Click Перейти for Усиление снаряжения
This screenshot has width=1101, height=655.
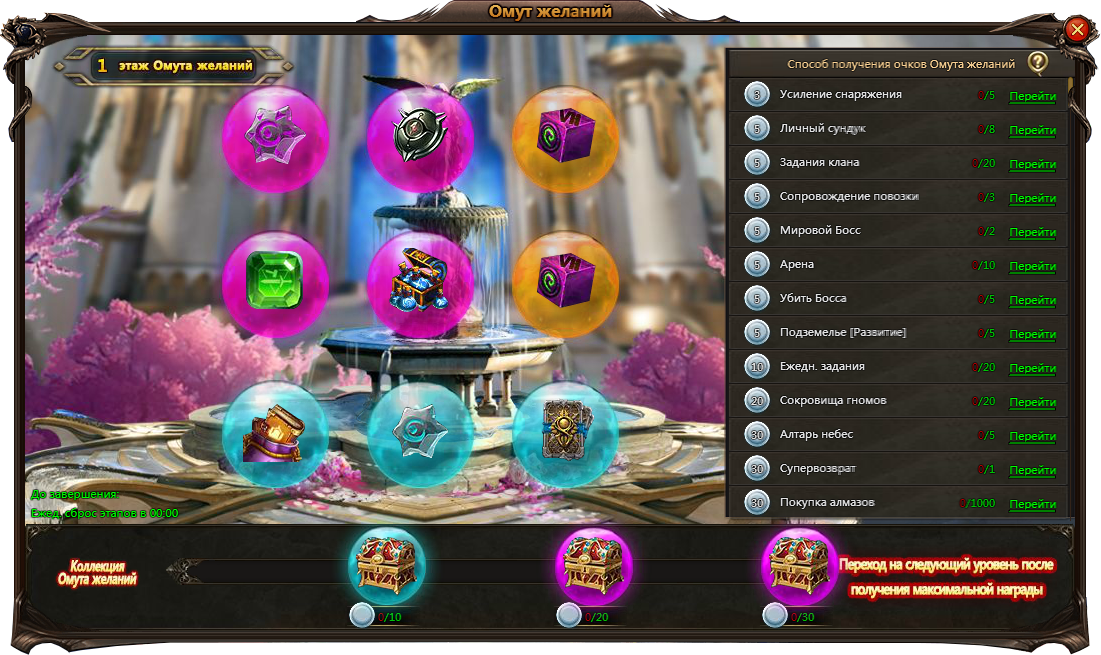pos(1032,97)
